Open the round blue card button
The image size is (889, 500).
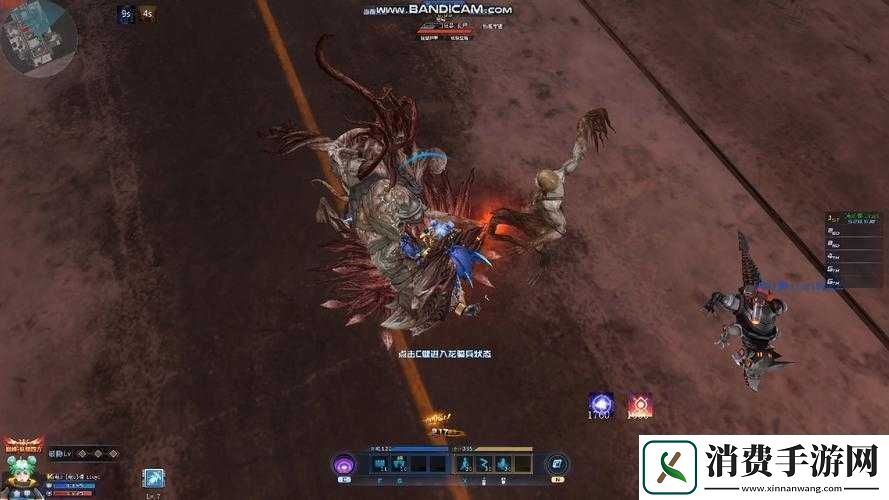point(557,464)
